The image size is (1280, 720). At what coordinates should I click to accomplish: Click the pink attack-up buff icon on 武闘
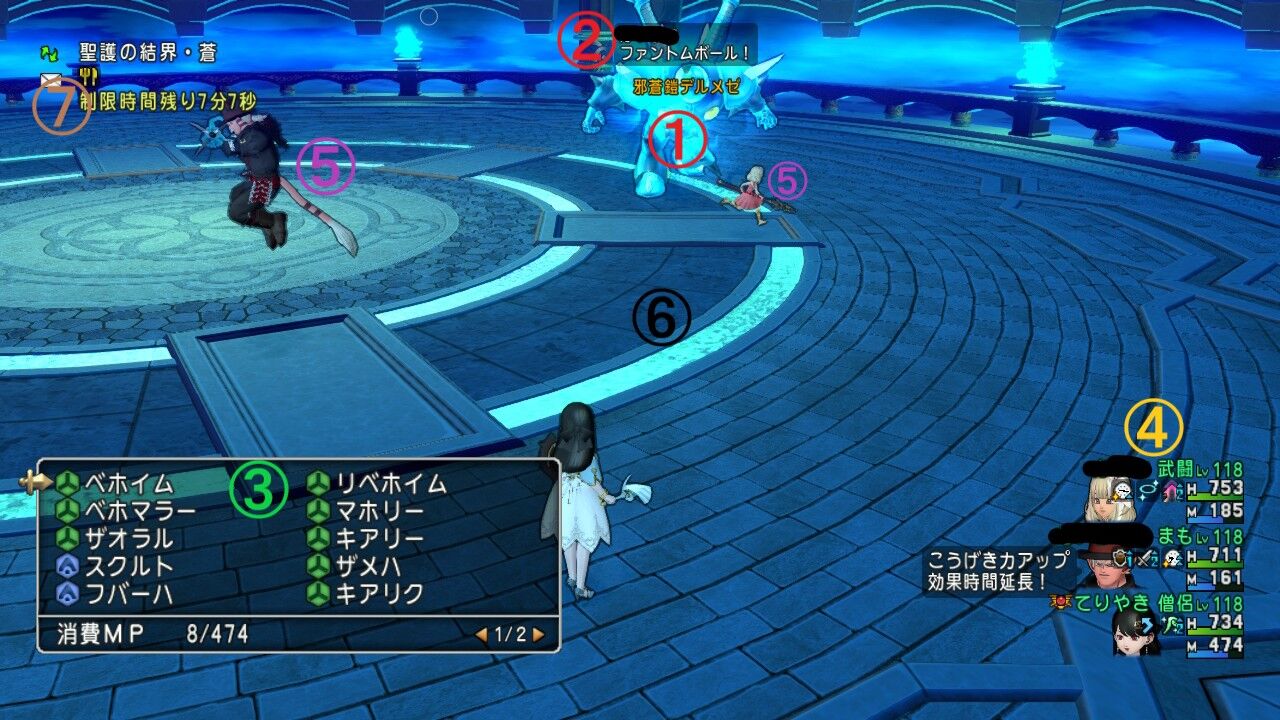1170,491
